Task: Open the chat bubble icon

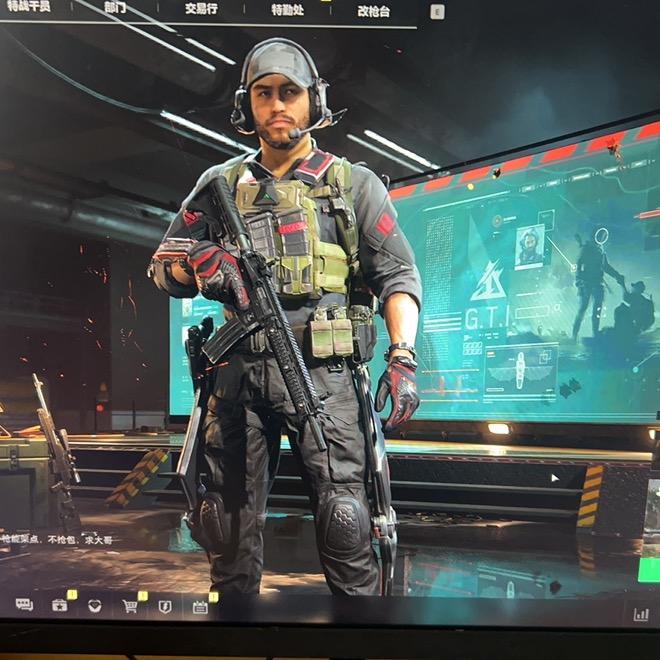Action: tap(24, 605)
